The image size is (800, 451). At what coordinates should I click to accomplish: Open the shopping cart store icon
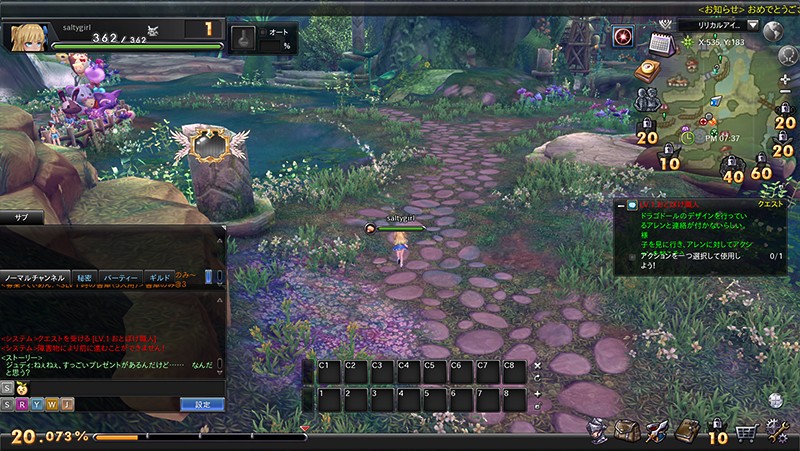point(746,432)
